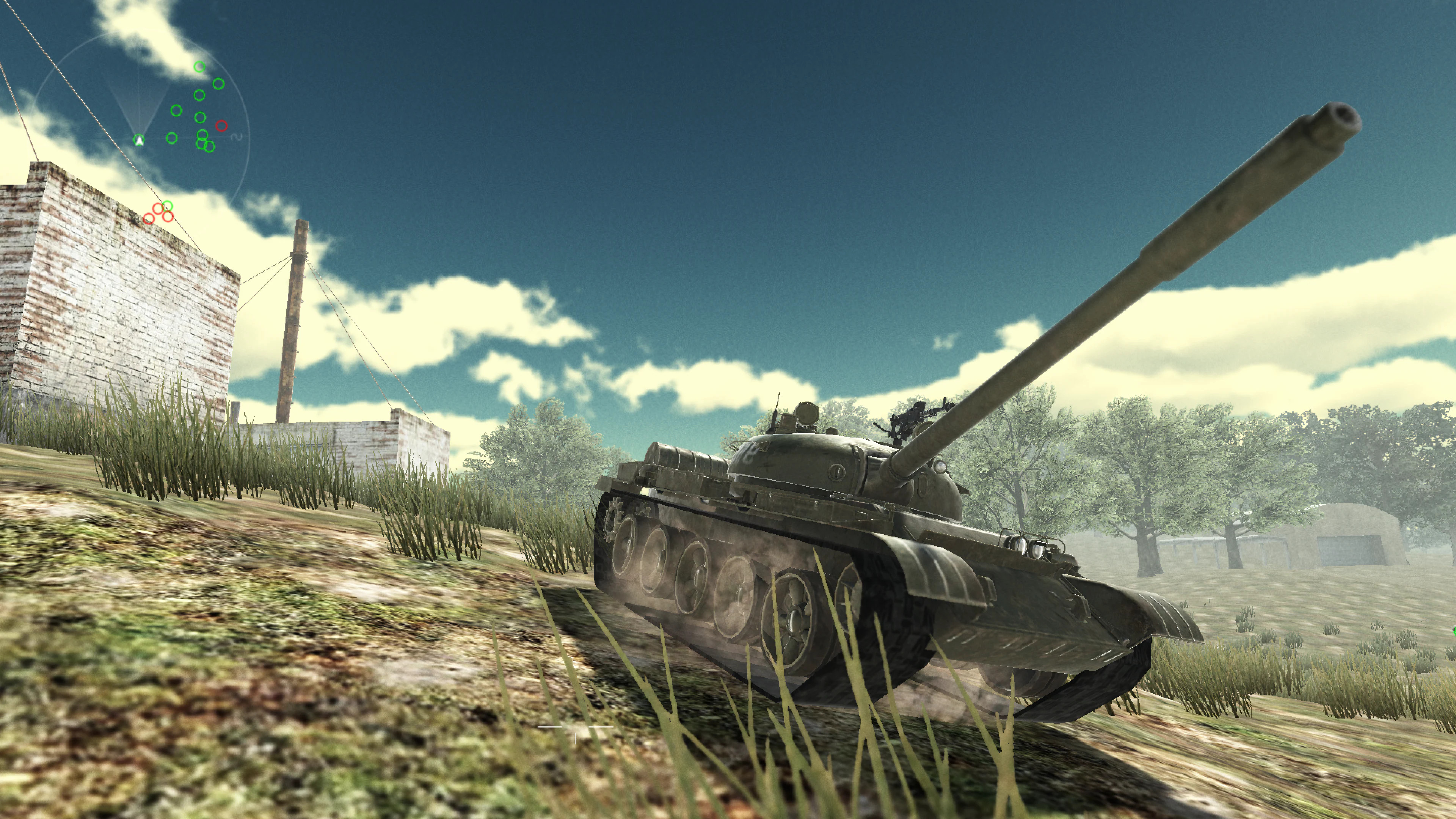Click the leftmost green circle inside the radar
The width and height of the screenshot is (1456, 819).
click(172, 138)
